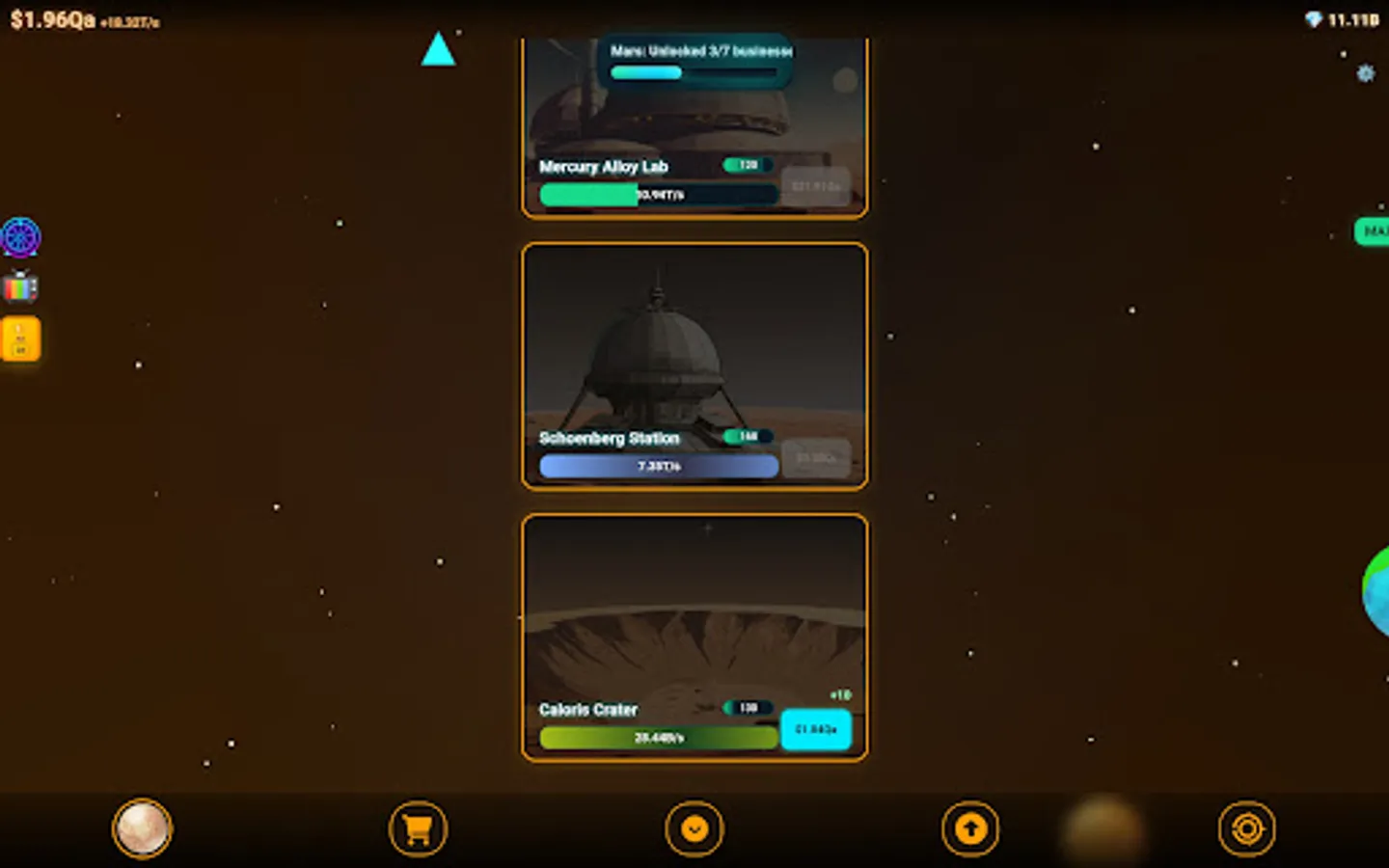This screenshot has width=1389, height=868.
Task: Select the Mercury planet icon in bottom bar
Action: click(x=142, y=828)
